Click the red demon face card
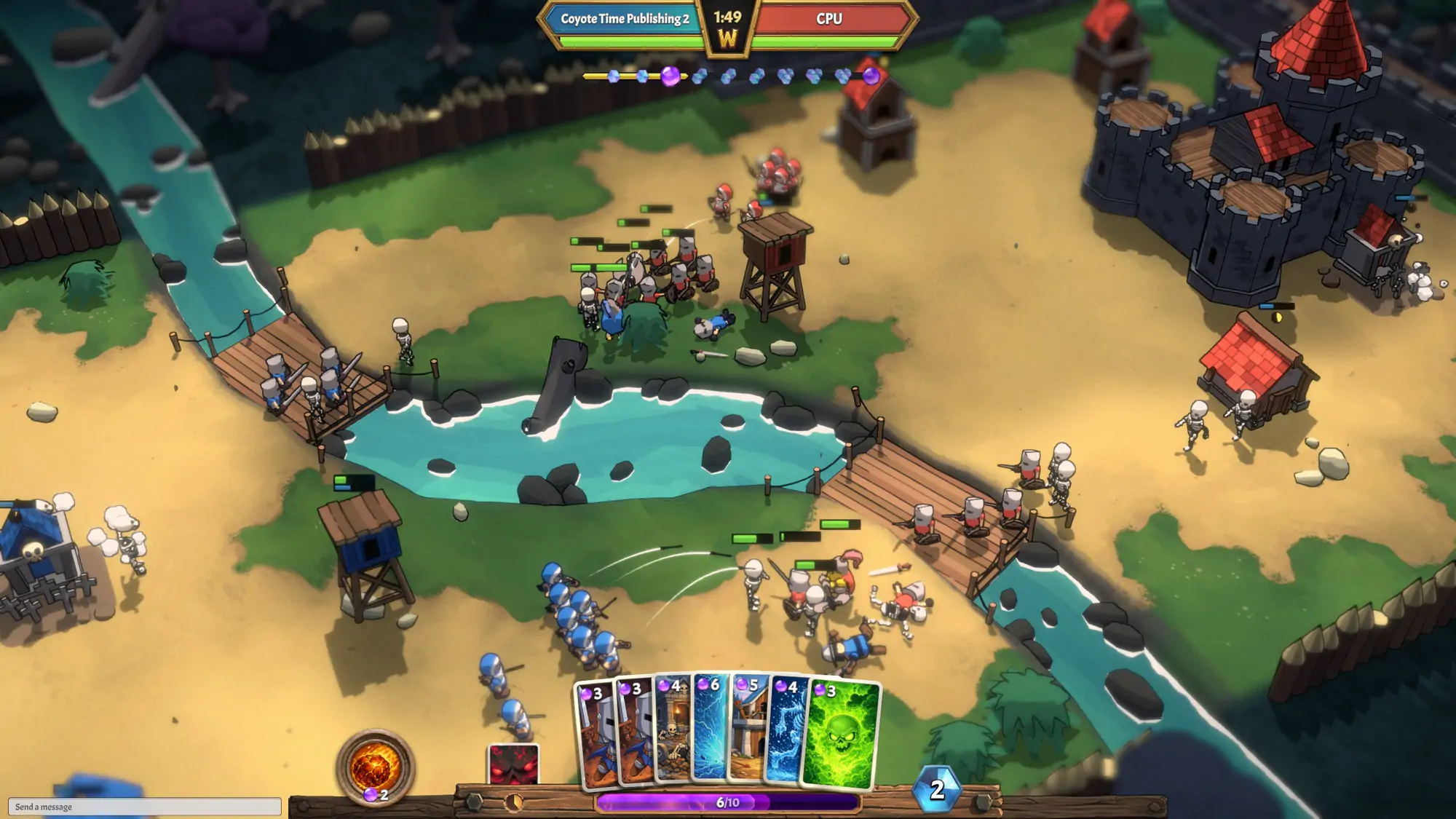Screen dimensions: 1456x819 [x=514, y=764]
